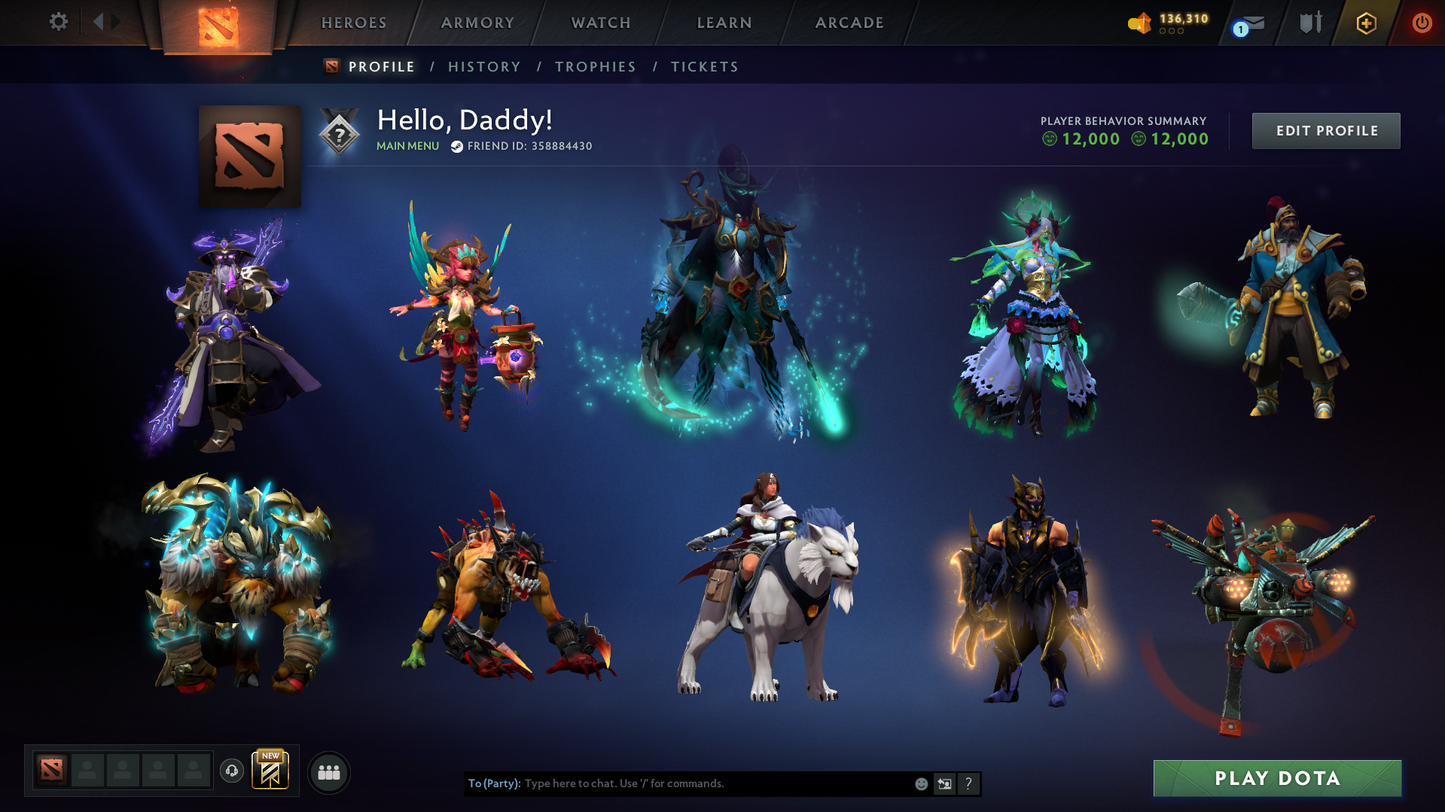Open the loadout shield-and-sword icon
The height and width of the screenshot is (812, 1445).
(1309, 20)
